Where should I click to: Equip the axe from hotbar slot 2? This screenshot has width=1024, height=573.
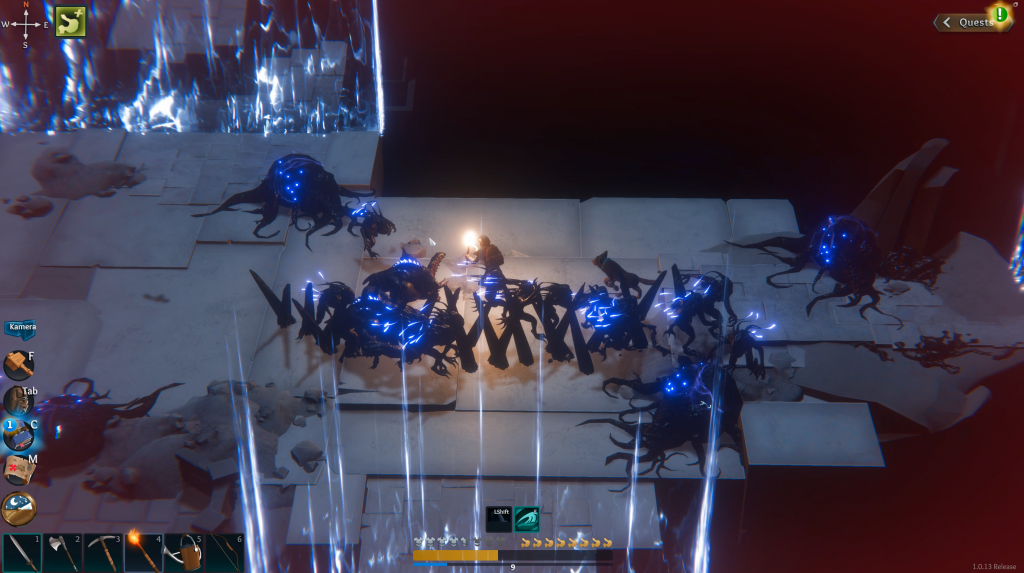pos(62,553)
